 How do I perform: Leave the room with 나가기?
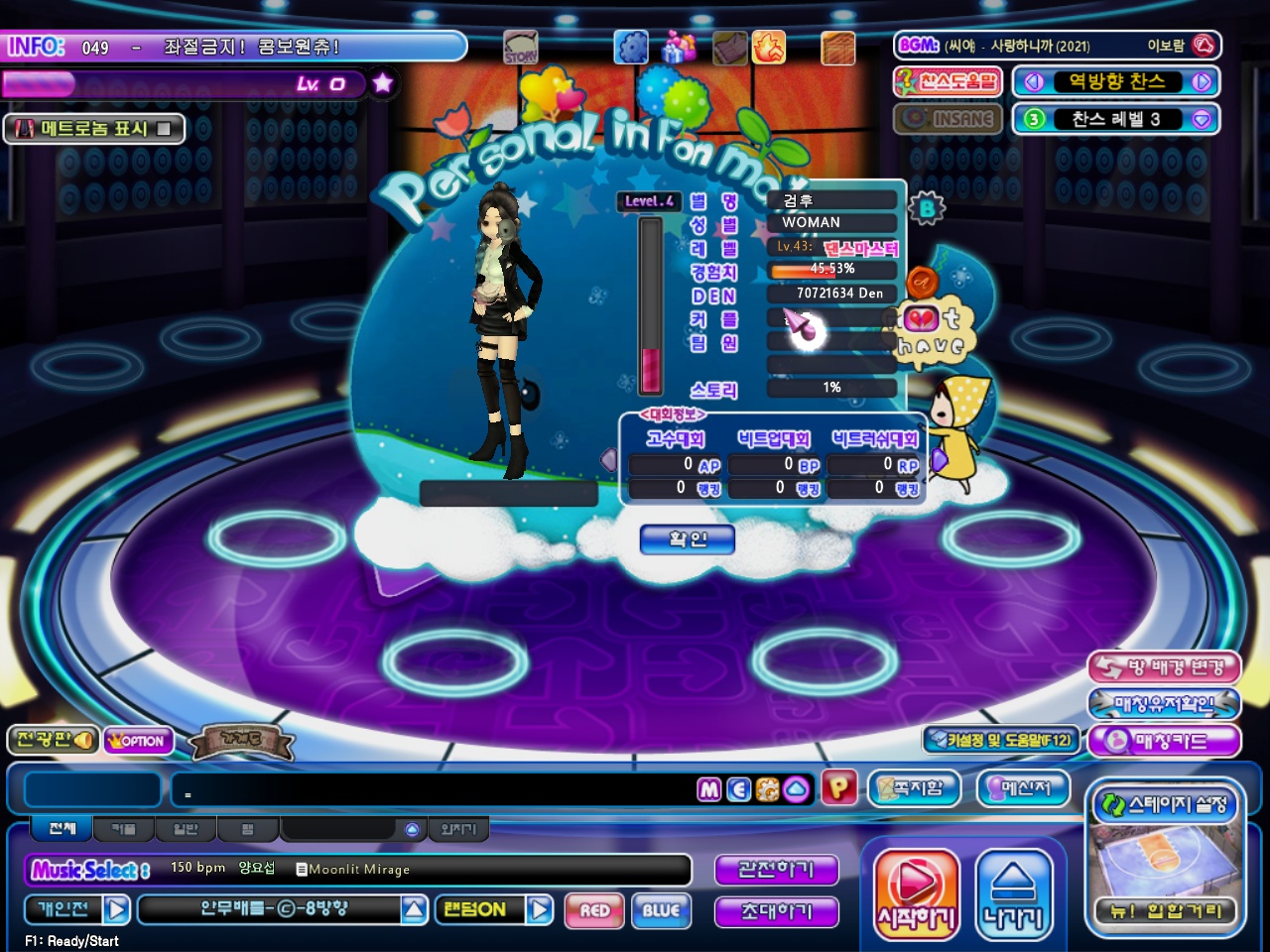coord(1013,895)
